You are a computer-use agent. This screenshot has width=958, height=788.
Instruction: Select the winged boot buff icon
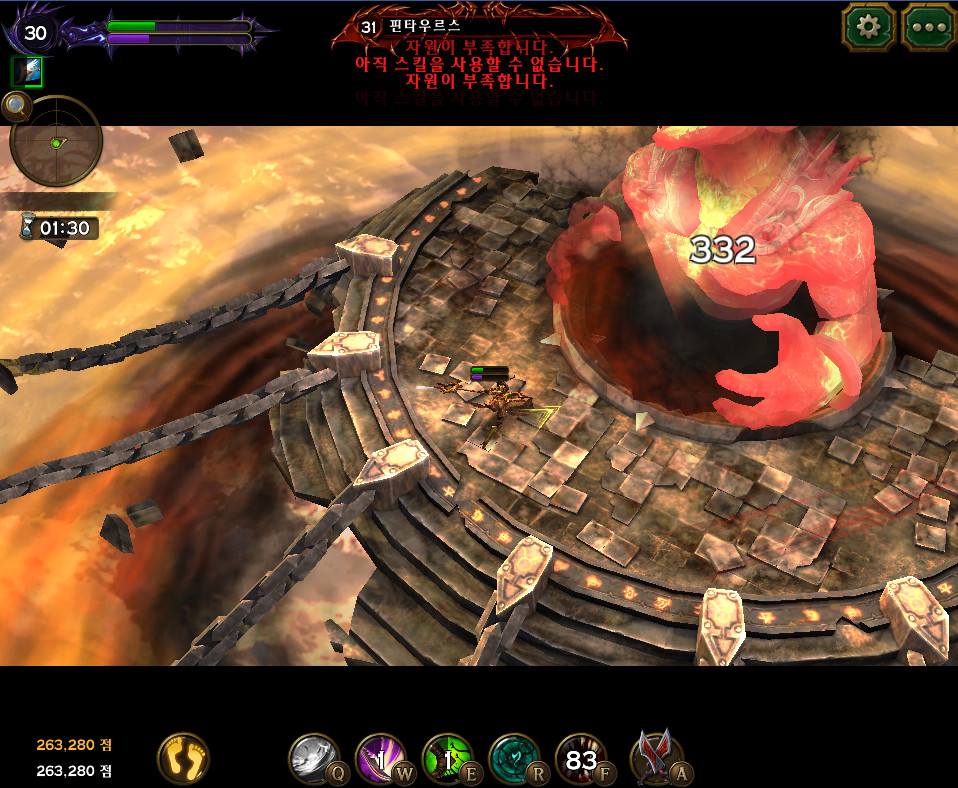click(26, 71)
